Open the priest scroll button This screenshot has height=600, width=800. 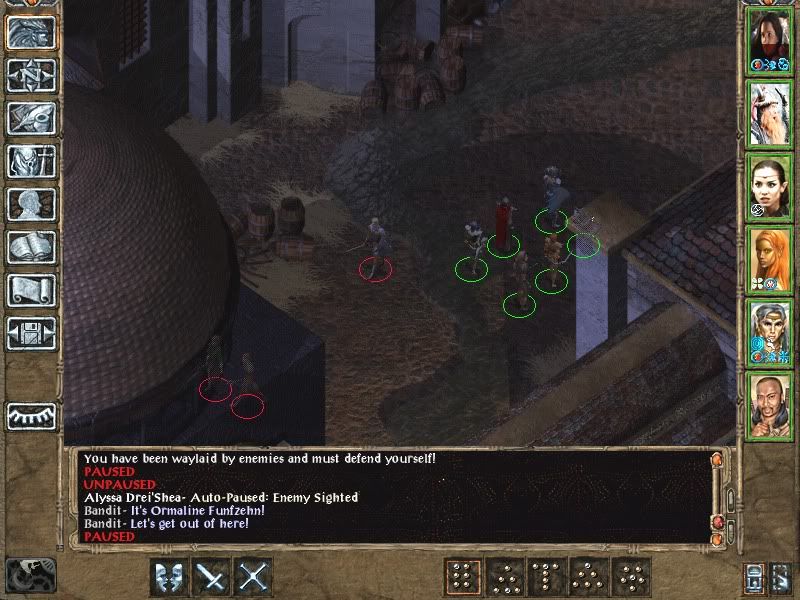tap(31, 290)
